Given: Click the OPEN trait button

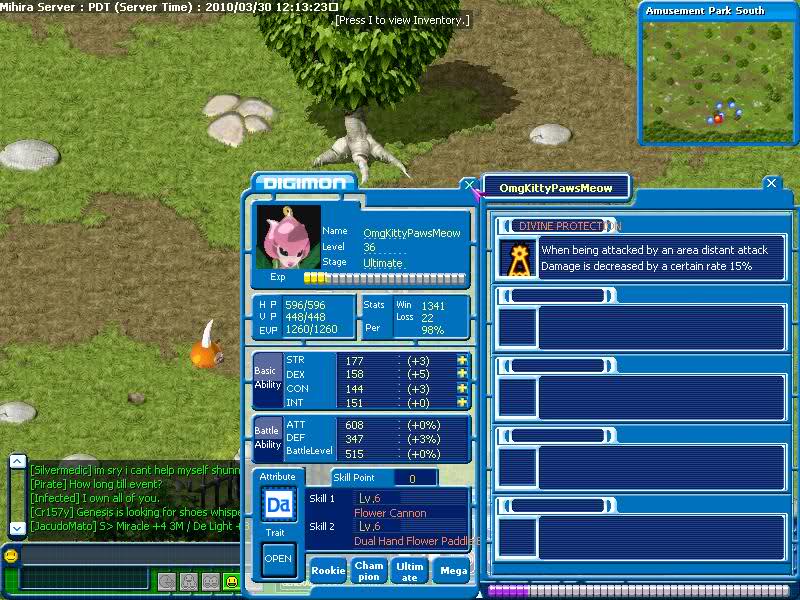Looking at the screenshot, I should point(278,559).
